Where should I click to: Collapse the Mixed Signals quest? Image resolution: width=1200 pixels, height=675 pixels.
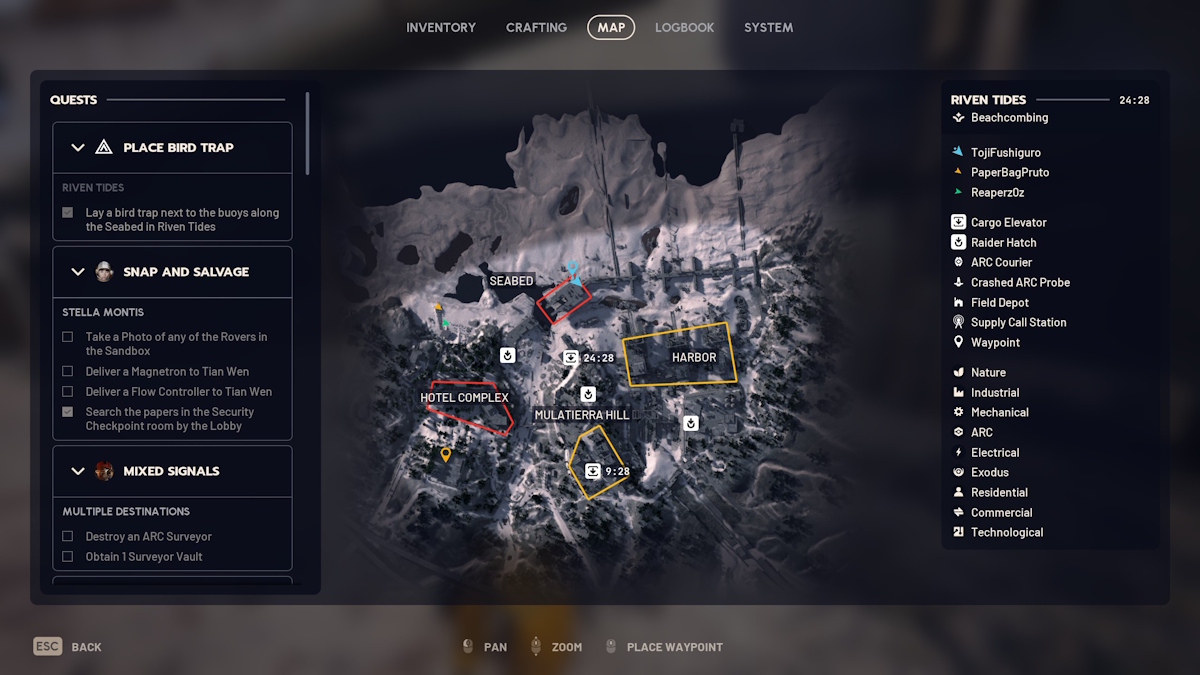(78, 471)
